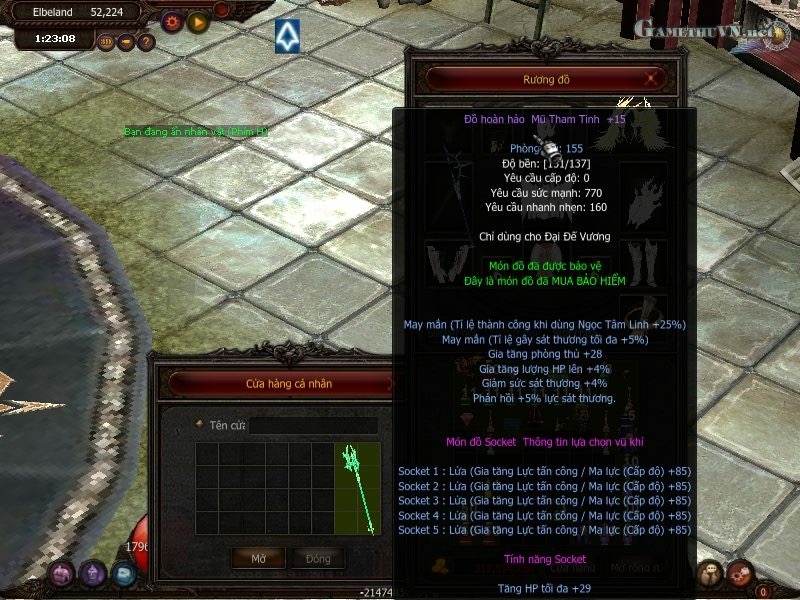This screenshot has height=600, width=800.
Task: Click the Đóng button in personal shop
Action: point(318,558)
